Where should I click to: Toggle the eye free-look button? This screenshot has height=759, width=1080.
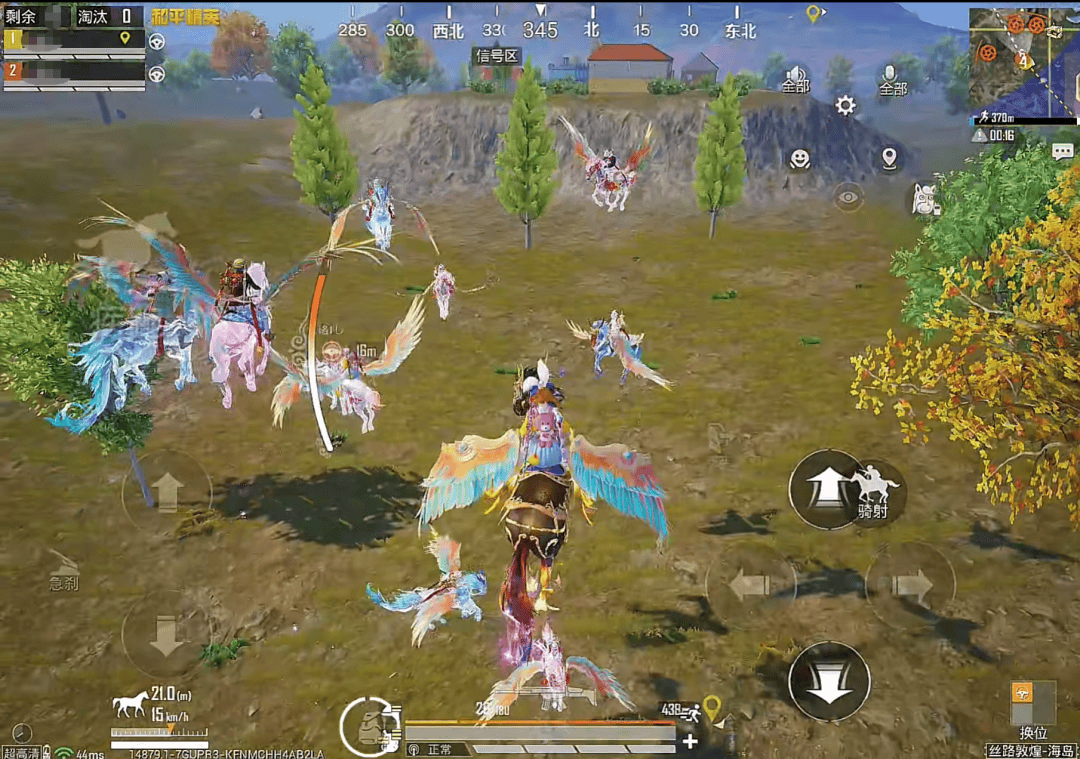[x=848, y=197]
